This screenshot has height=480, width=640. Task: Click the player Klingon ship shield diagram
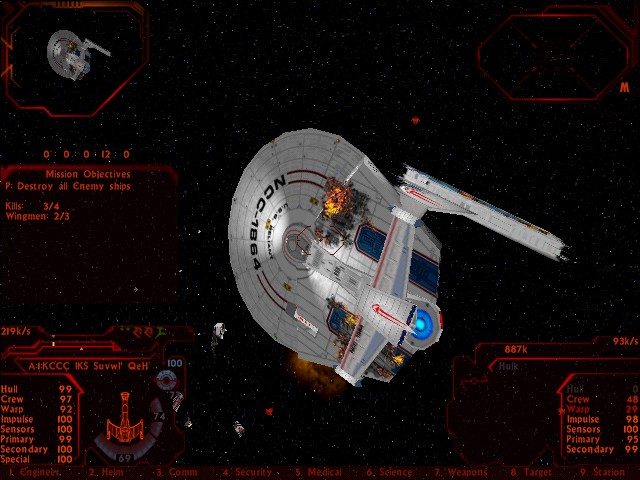[x=127, y=417]
